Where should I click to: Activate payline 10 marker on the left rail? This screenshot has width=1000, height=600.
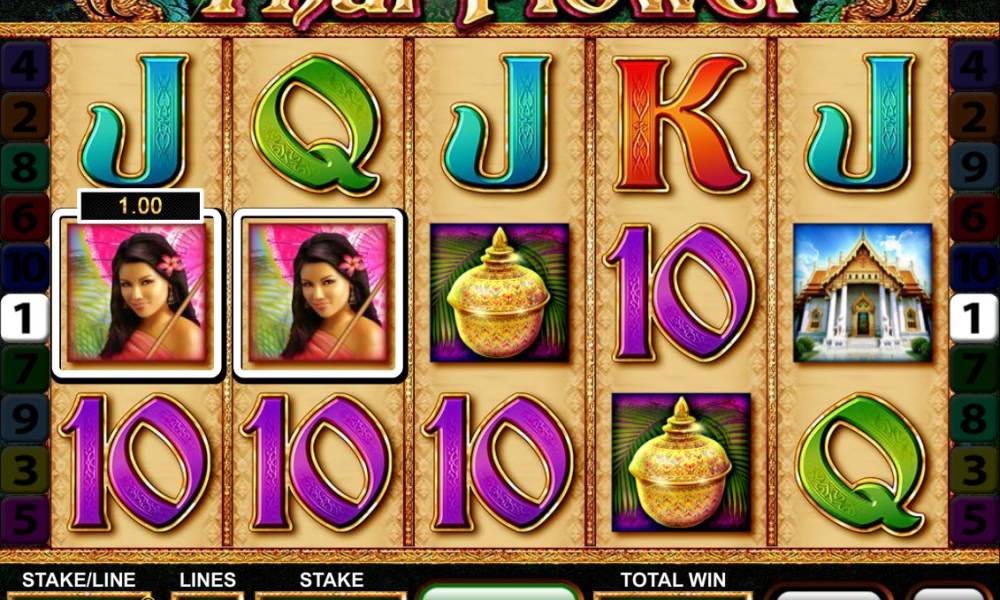(x=25, y=268)
